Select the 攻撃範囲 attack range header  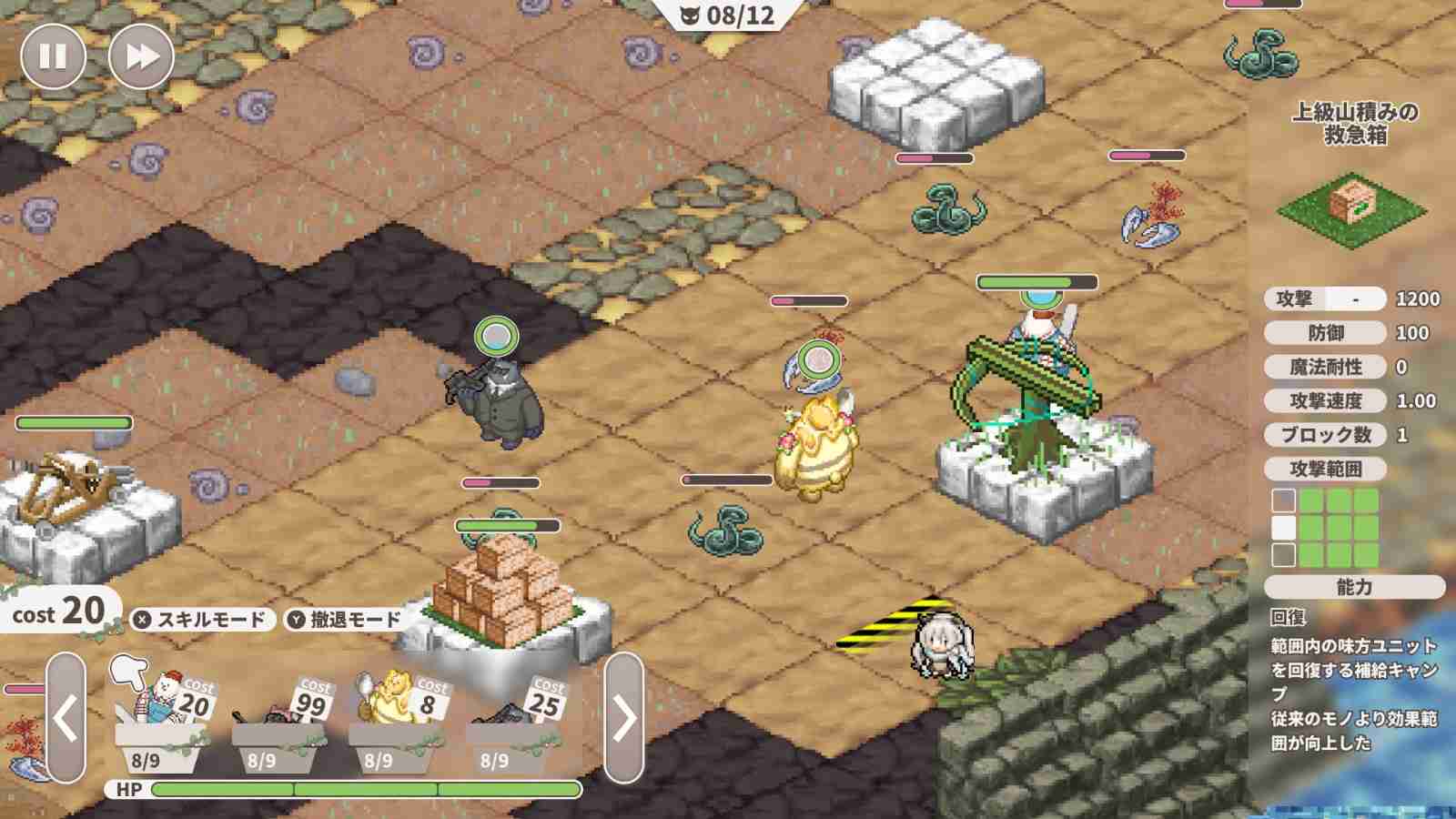[x=1329, y=470]
